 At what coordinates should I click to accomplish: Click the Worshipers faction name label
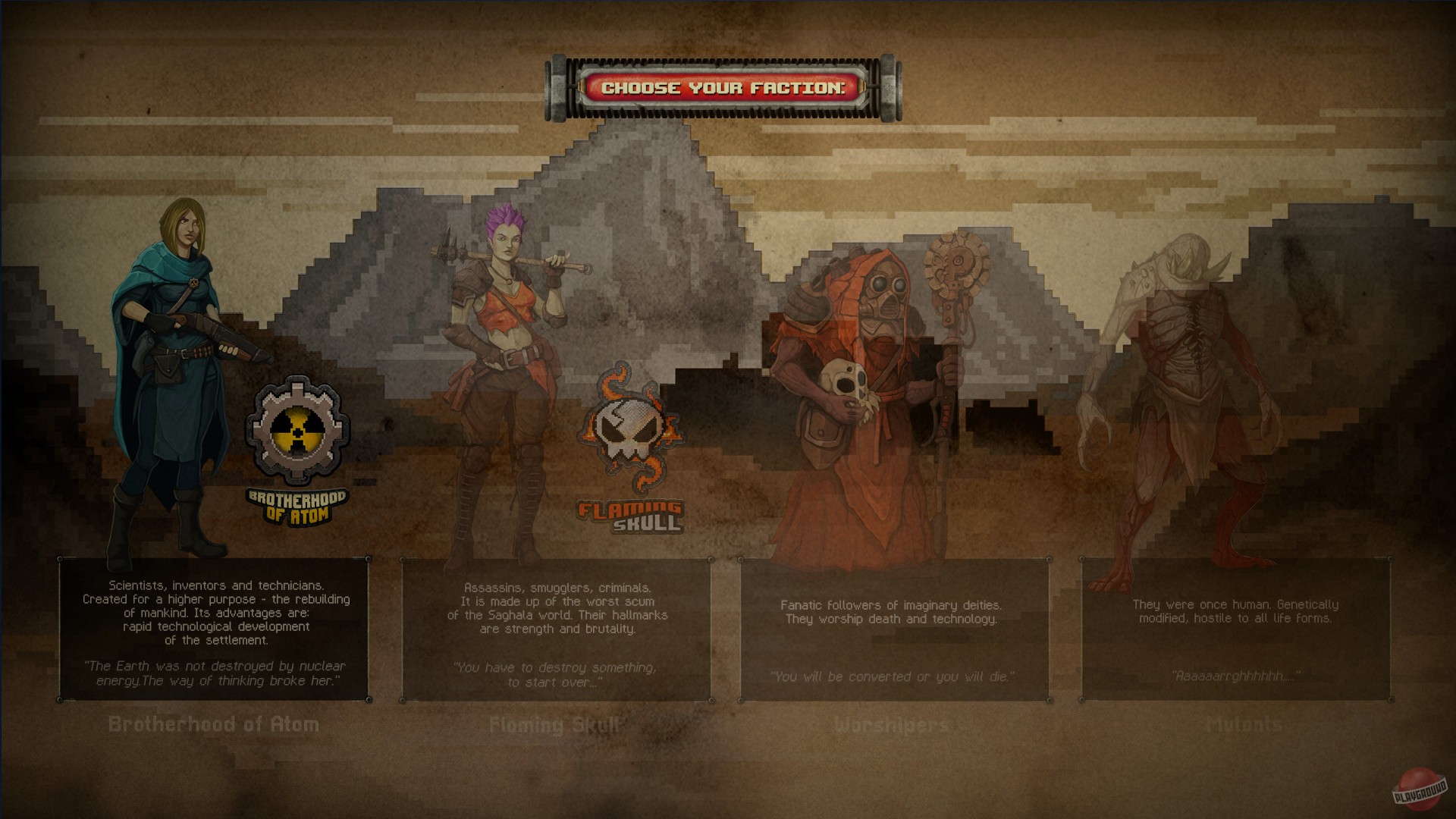click(x=891, y=724)
